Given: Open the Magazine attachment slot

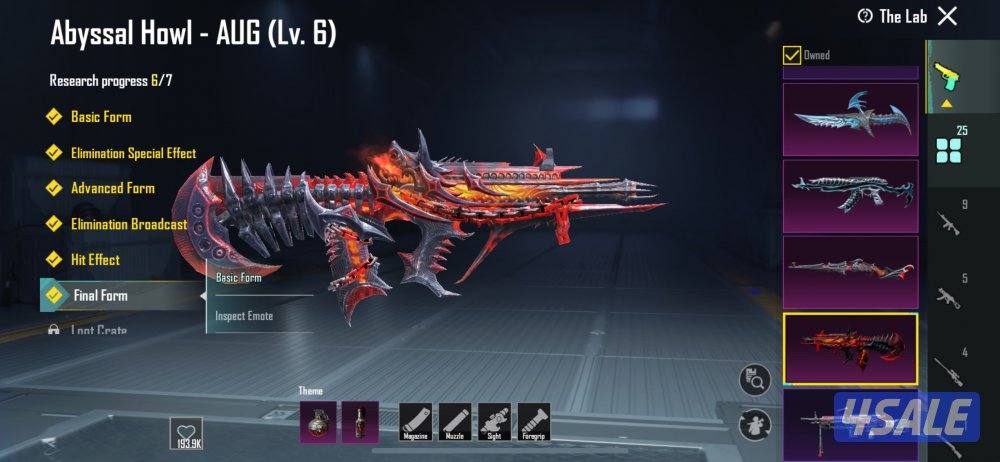Looking at the screenshot, I should click(x=415, y=421).
